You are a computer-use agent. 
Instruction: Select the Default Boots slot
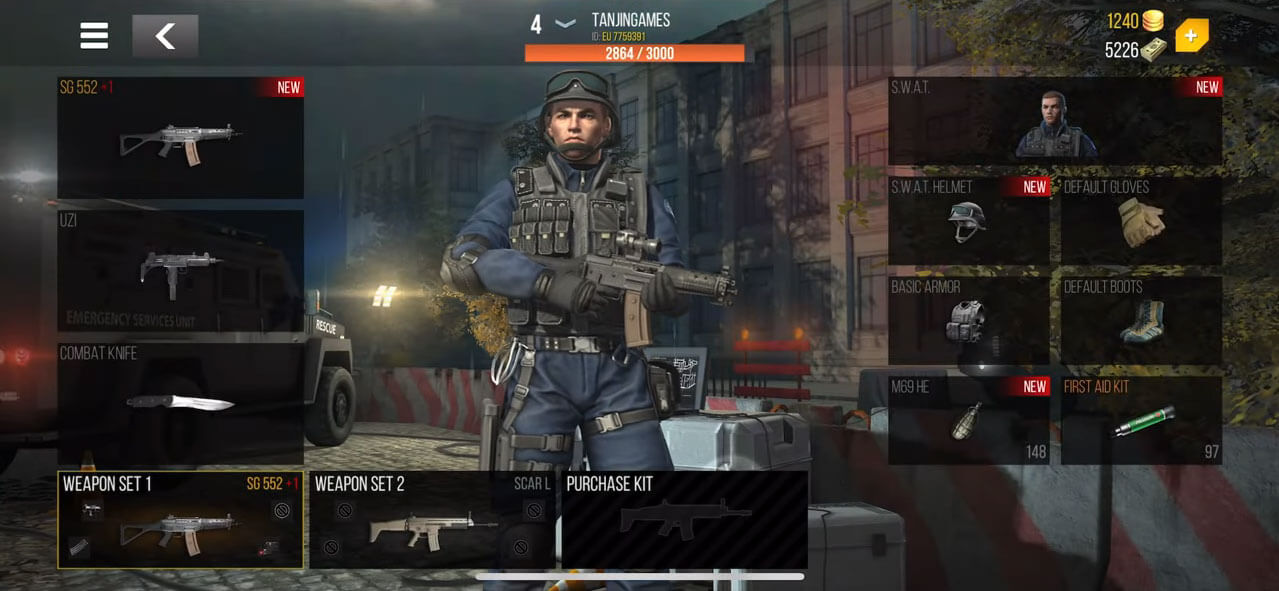tap(1141, 320)
